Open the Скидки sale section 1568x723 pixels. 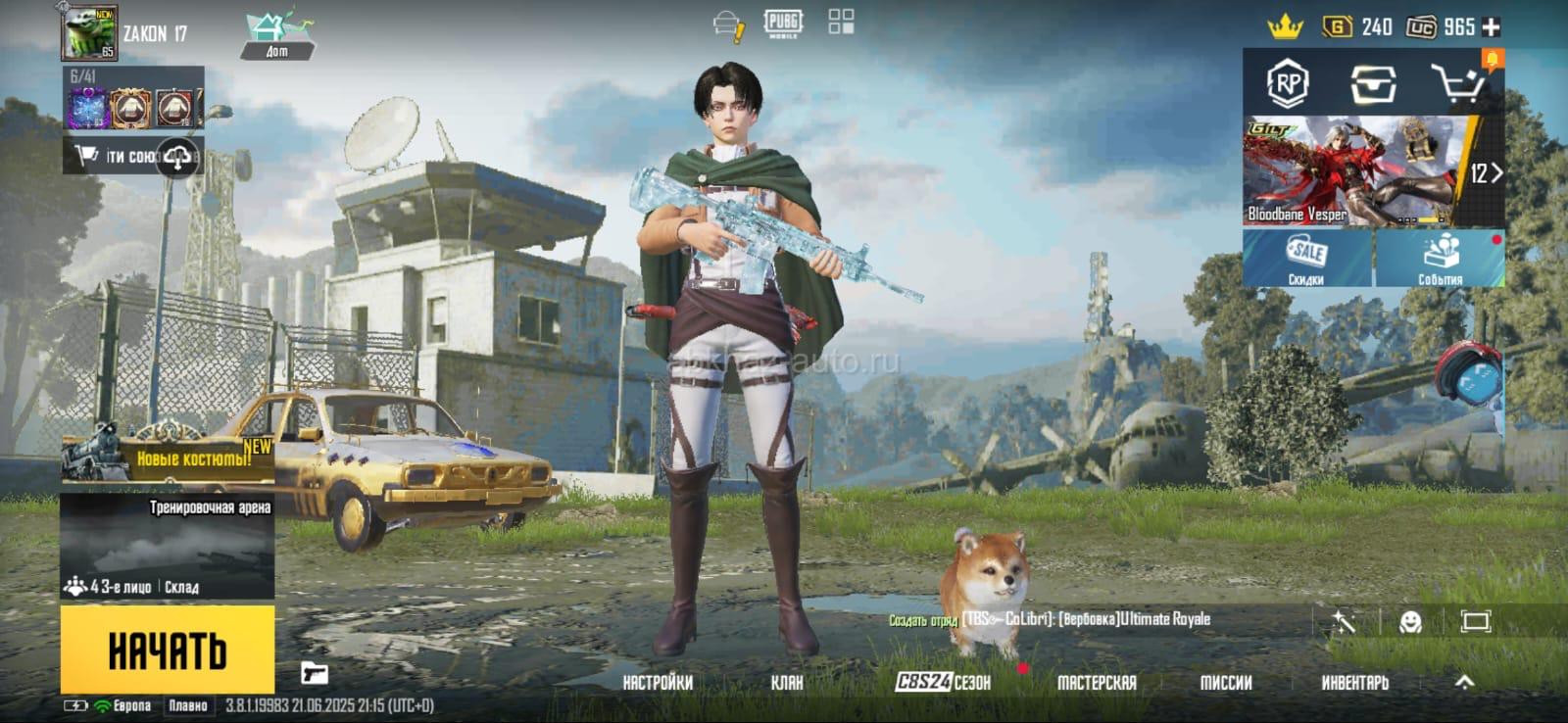pos(1306,259)
